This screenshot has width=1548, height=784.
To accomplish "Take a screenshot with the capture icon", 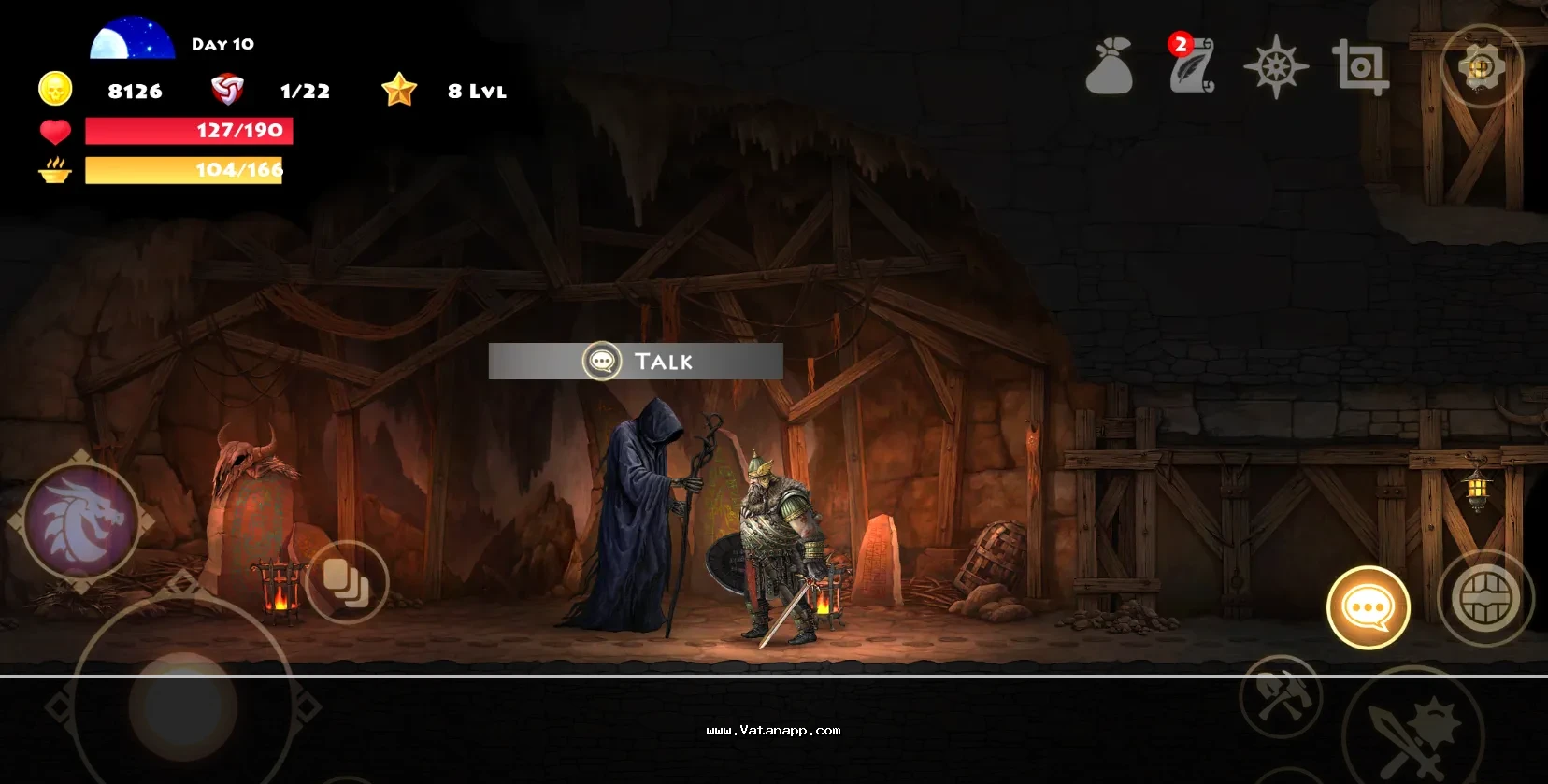I will point(1360,67).
